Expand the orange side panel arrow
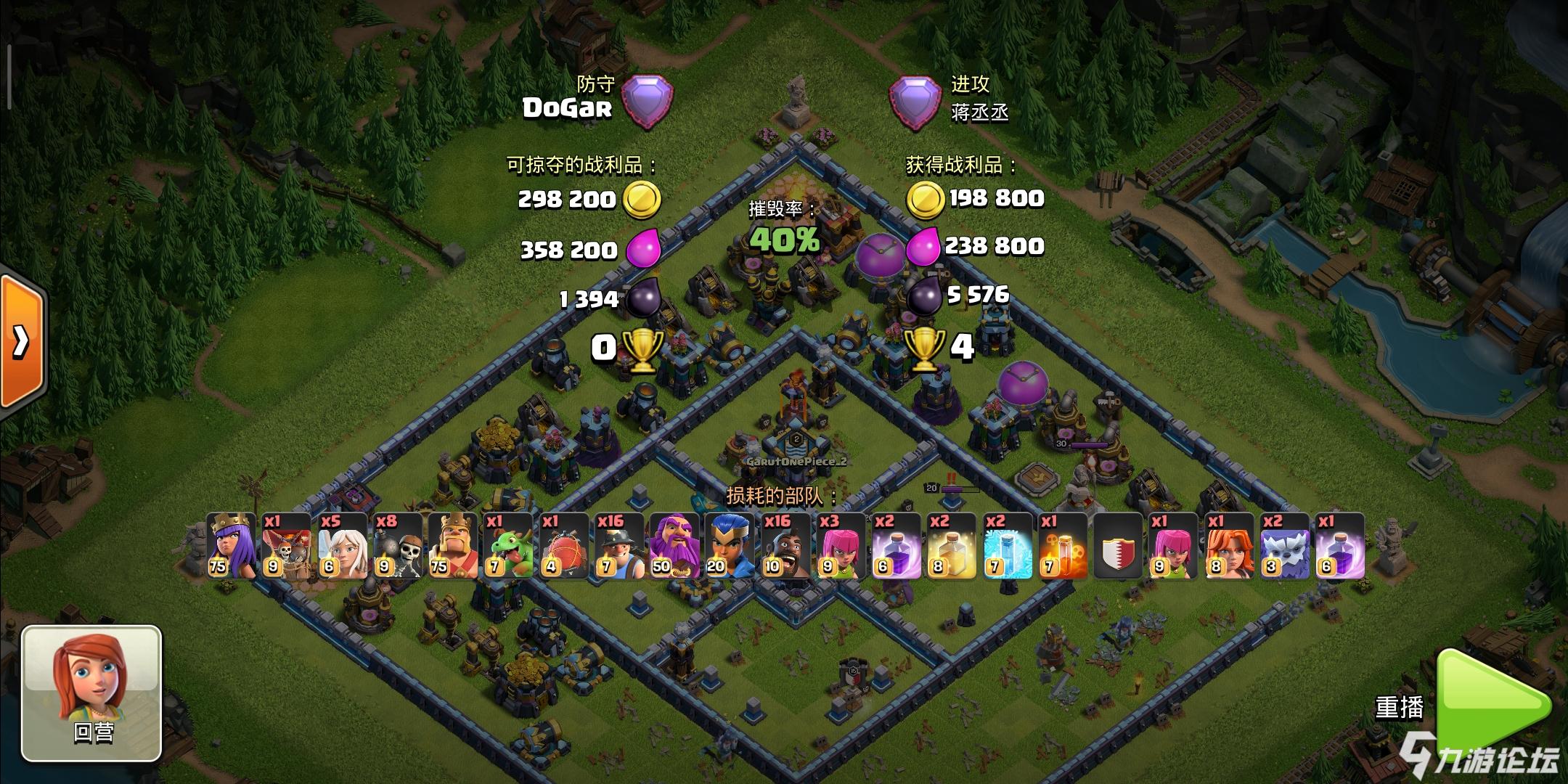This screenshot has width=1568, height=784. [22, 341]
